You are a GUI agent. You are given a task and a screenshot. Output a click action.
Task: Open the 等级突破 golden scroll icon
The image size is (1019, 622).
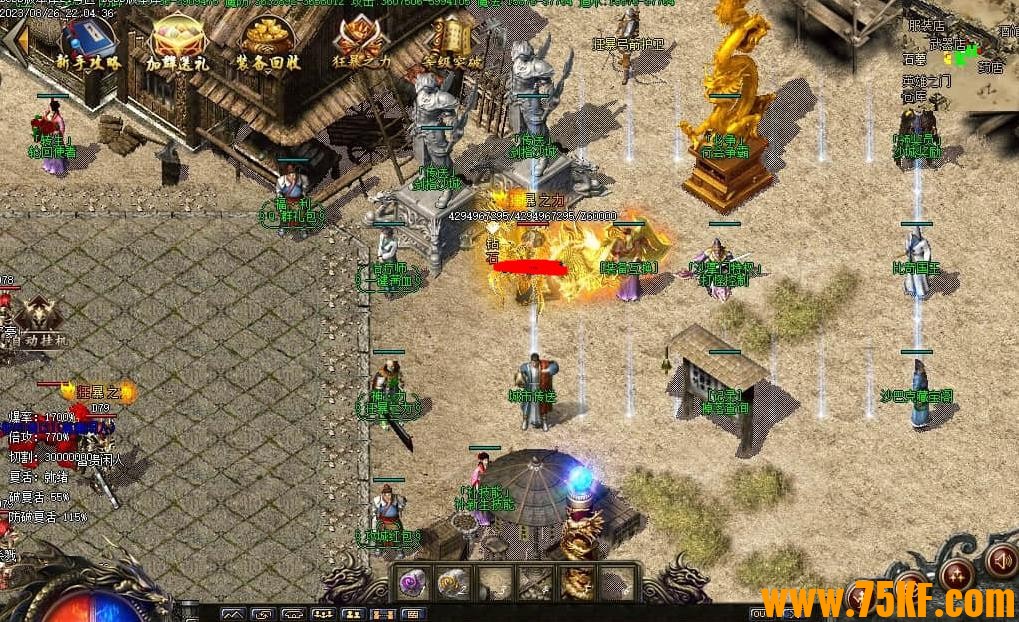(451, 42)
